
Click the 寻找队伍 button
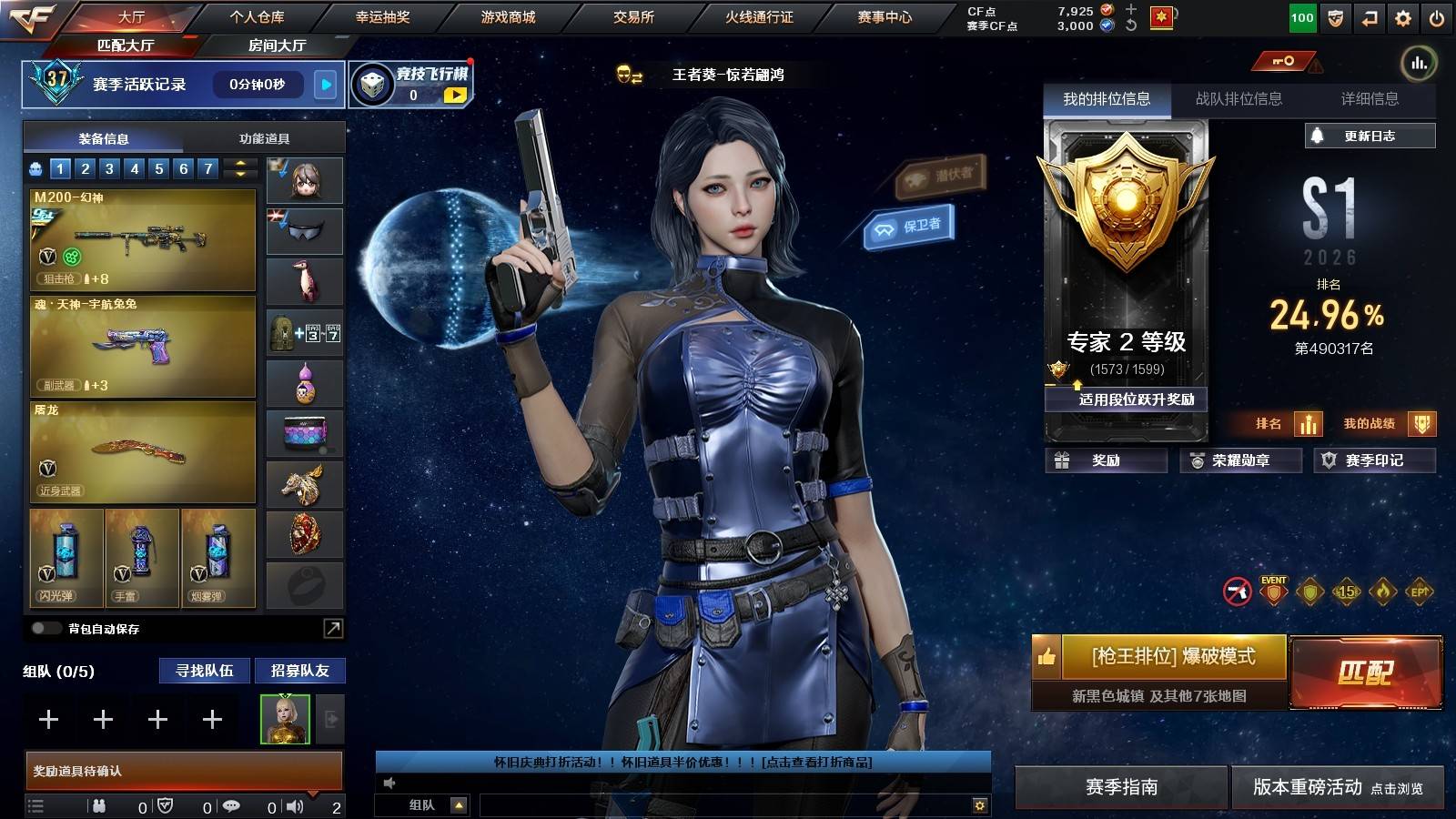click(205, 671)
